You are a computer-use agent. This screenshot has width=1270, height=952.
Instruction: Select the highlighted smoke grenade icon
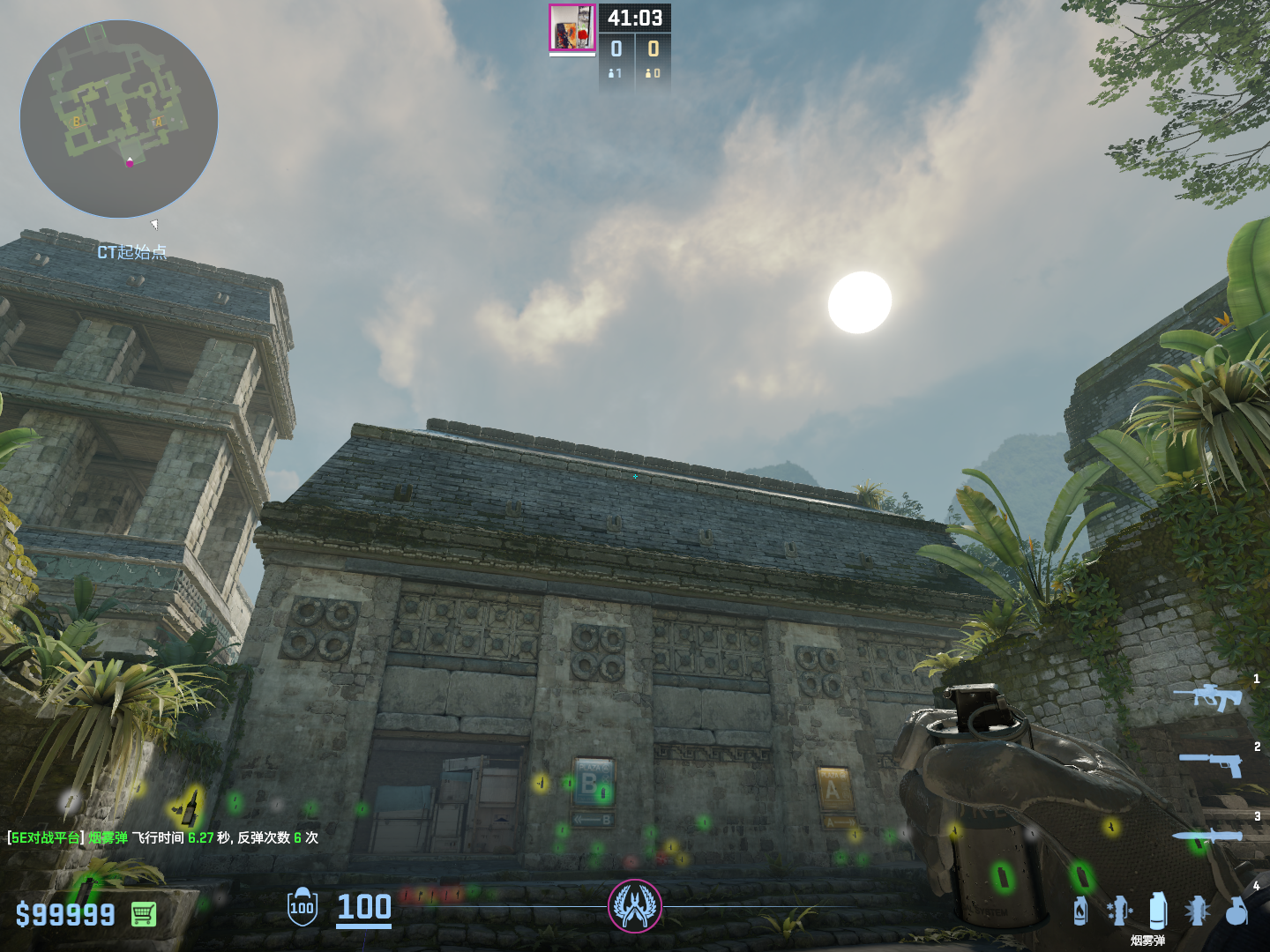1158,911
